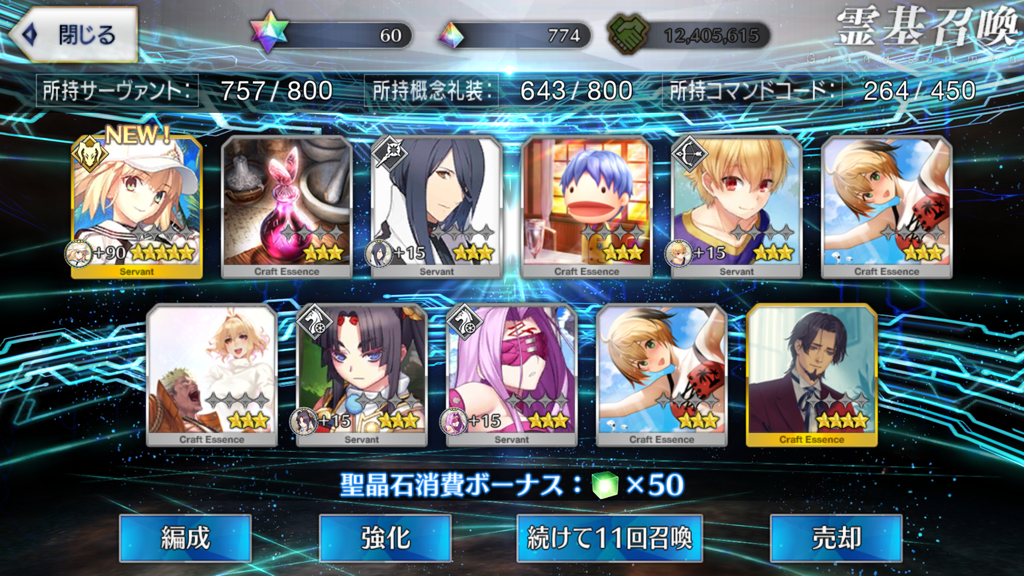View the pink potion bottle craft essence

pos(286,207)
